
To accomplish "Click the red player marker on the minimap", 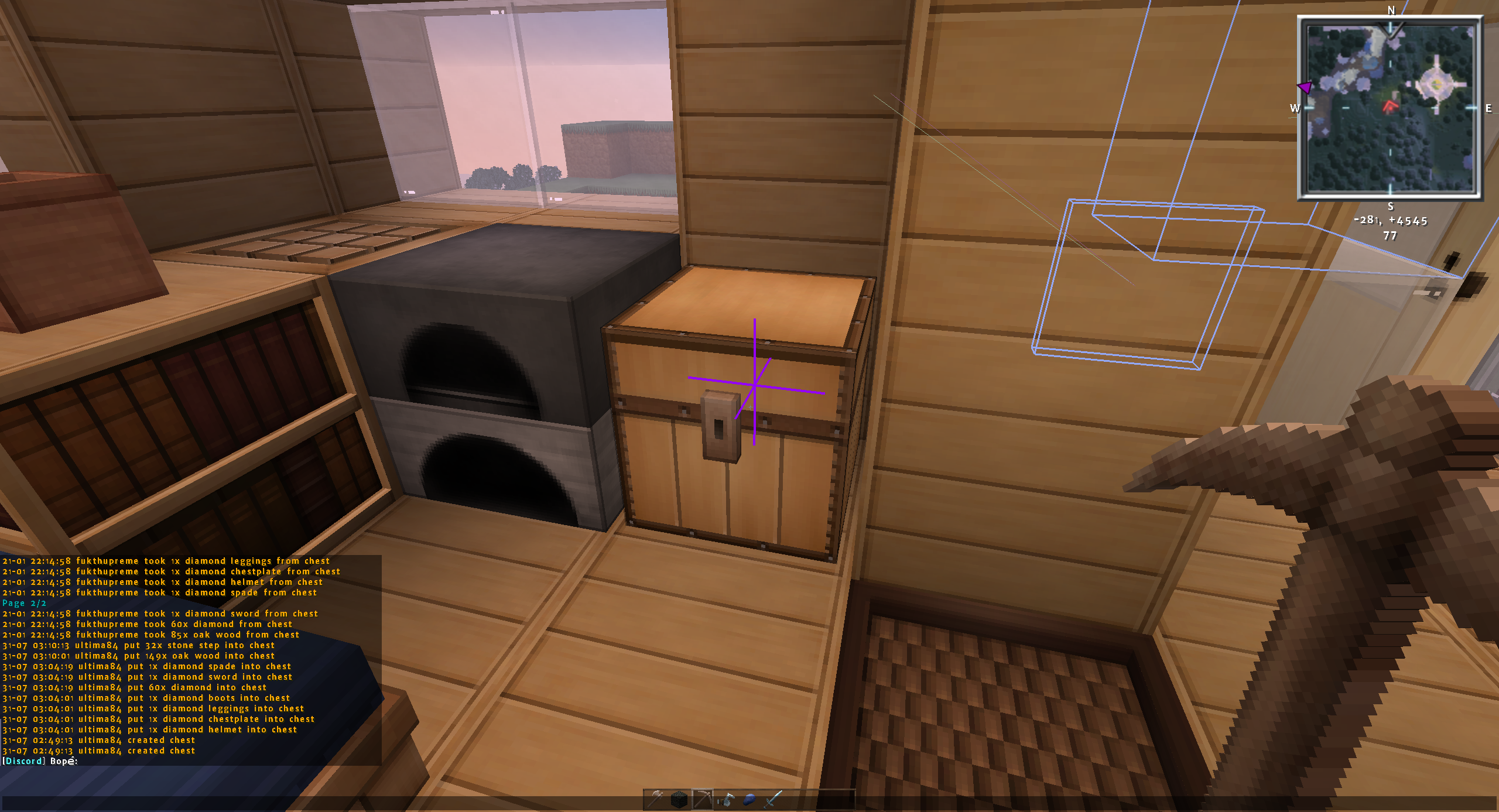I will click(1390, 107).
